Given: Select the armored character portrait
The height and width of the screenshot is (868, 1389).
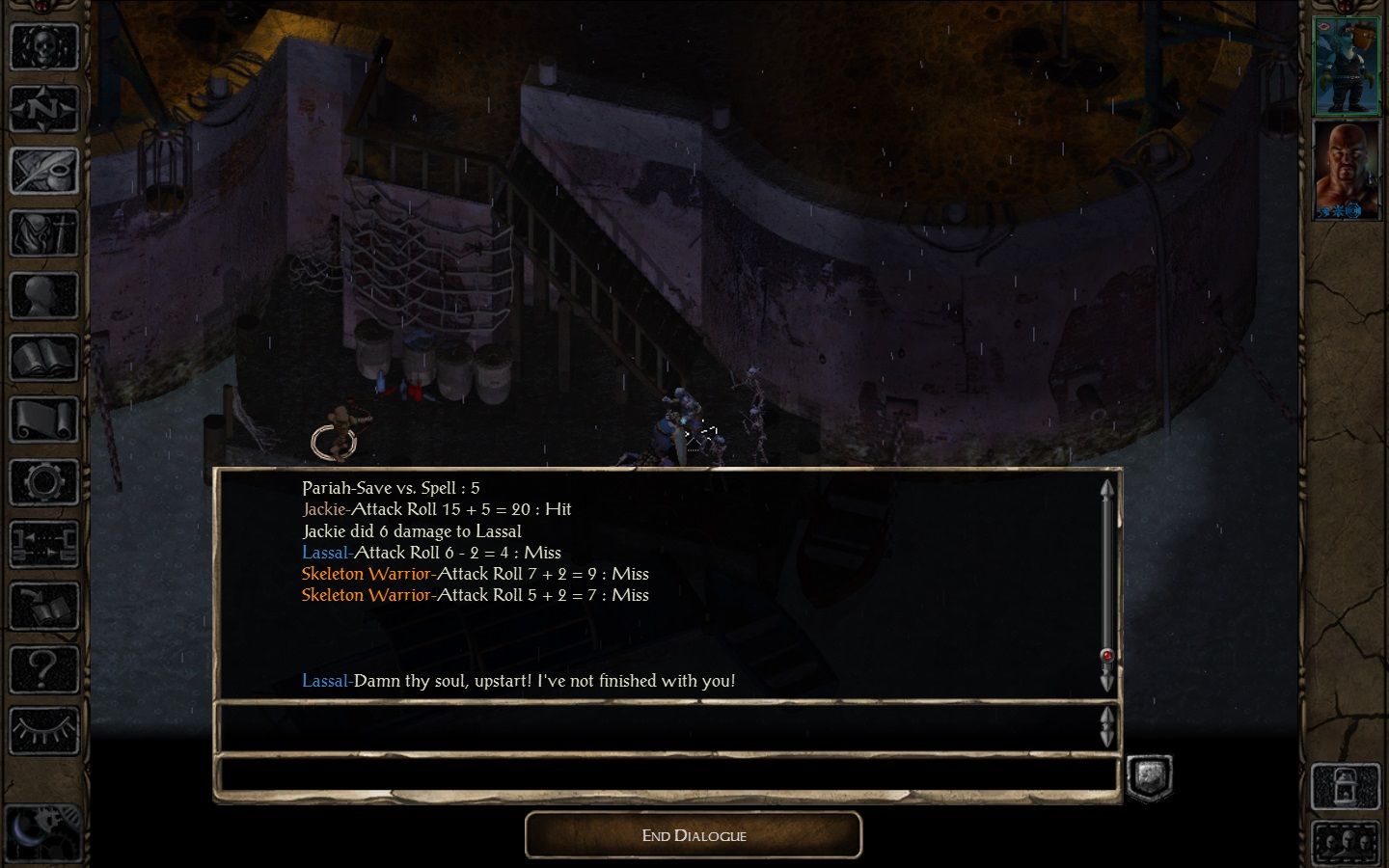Looking at the screenshot, I should click(x=1347, y=66).
